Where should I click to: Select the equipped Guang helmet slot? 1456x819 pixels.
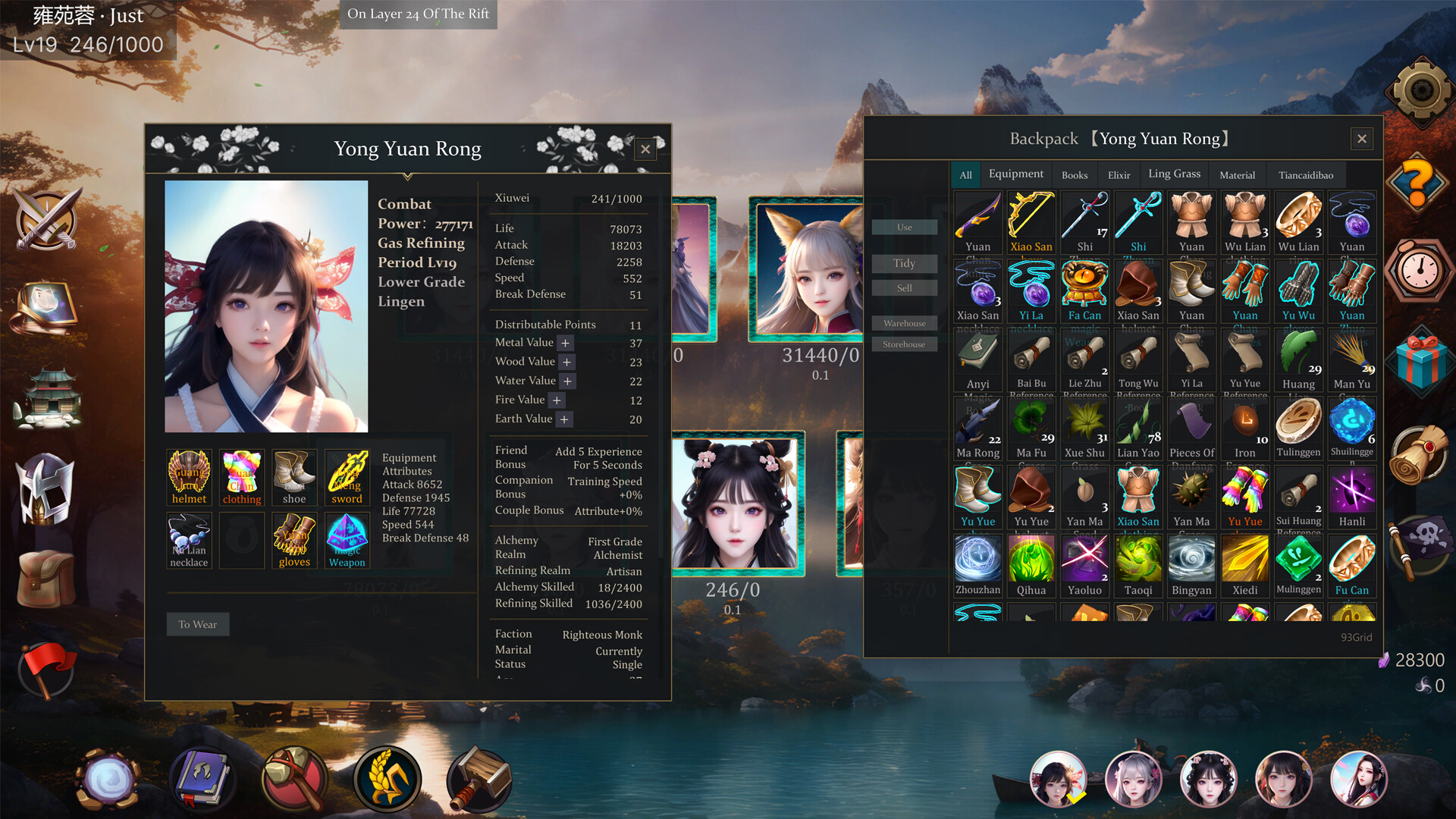click(x=188, y=477)
